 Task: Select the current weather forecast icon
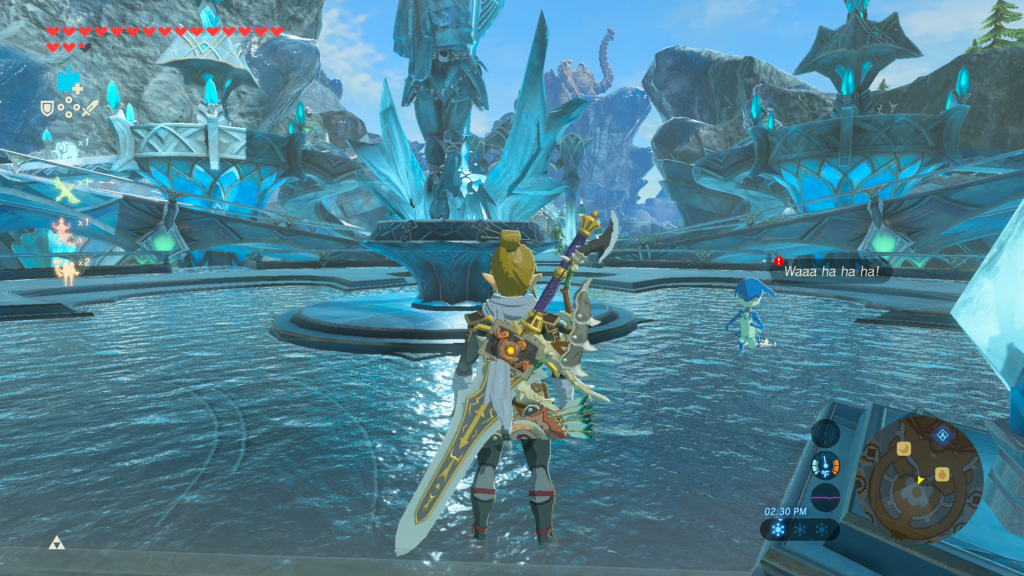click(x=778, y=529)
